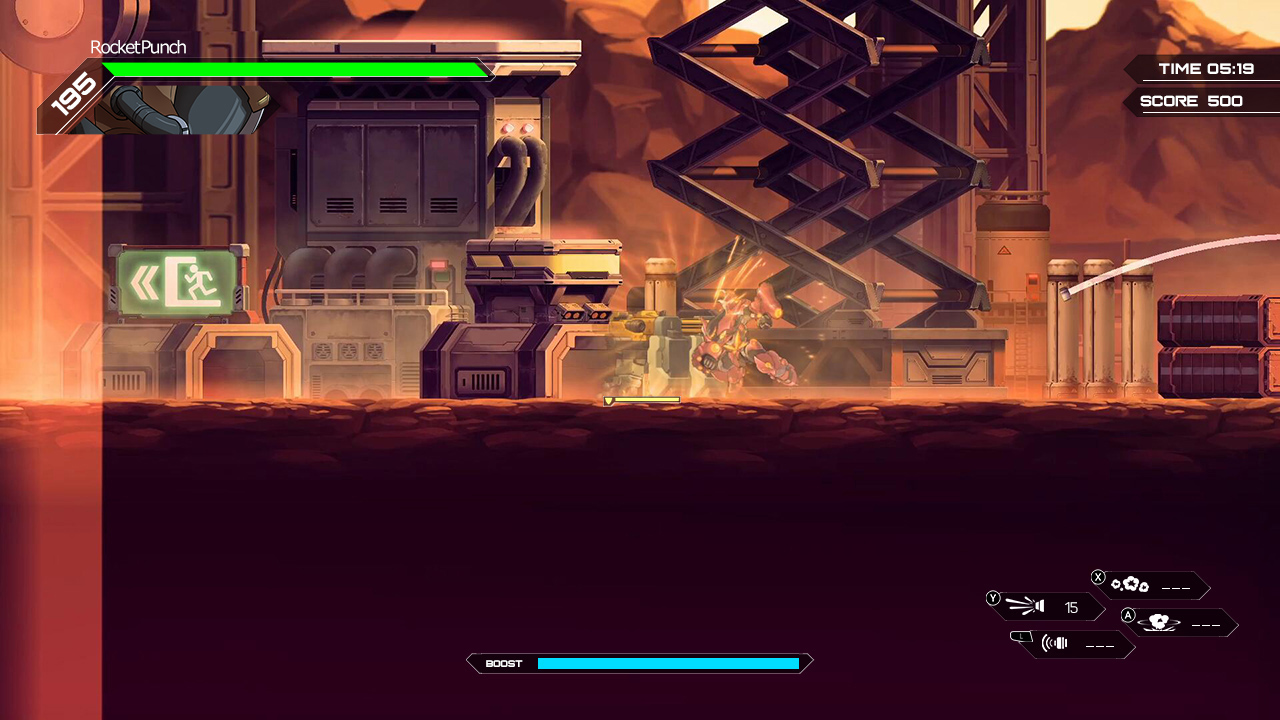Click the Y button glyph on the weapon HUD
Image resolution: width=1280 pixels, height=720 pixels.
(x=993, y=598)
